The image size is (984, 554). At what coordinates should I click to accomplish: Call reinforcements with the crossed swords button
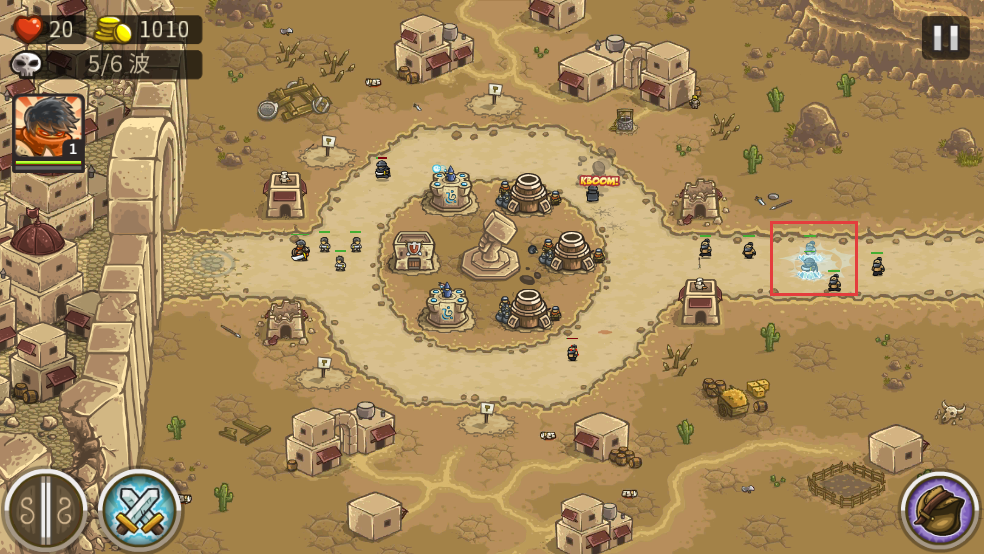(x=139, y=510)
